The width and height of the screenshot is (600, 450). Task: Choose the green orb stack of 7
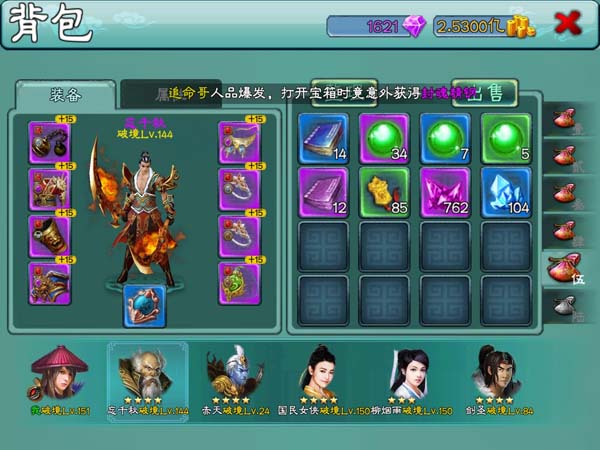point(445,138)
